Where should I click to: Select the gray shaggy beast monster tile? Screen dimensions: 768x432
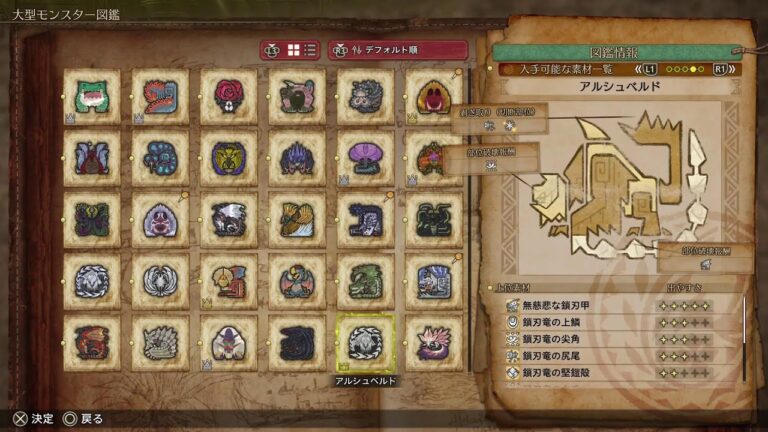click(364, 96)
